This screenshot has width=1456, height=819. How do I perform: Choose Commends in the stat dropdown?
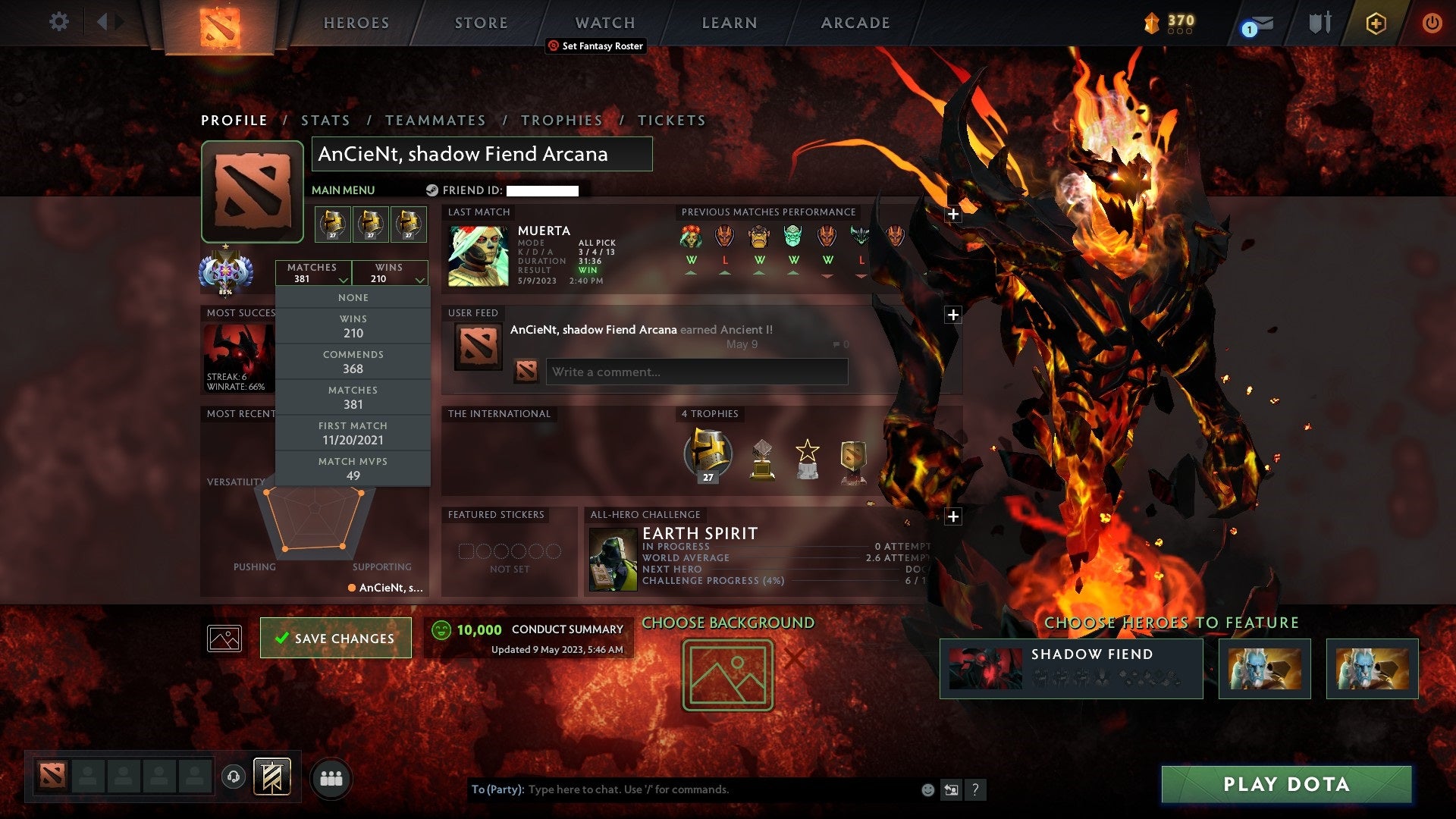tap(353, 362)
